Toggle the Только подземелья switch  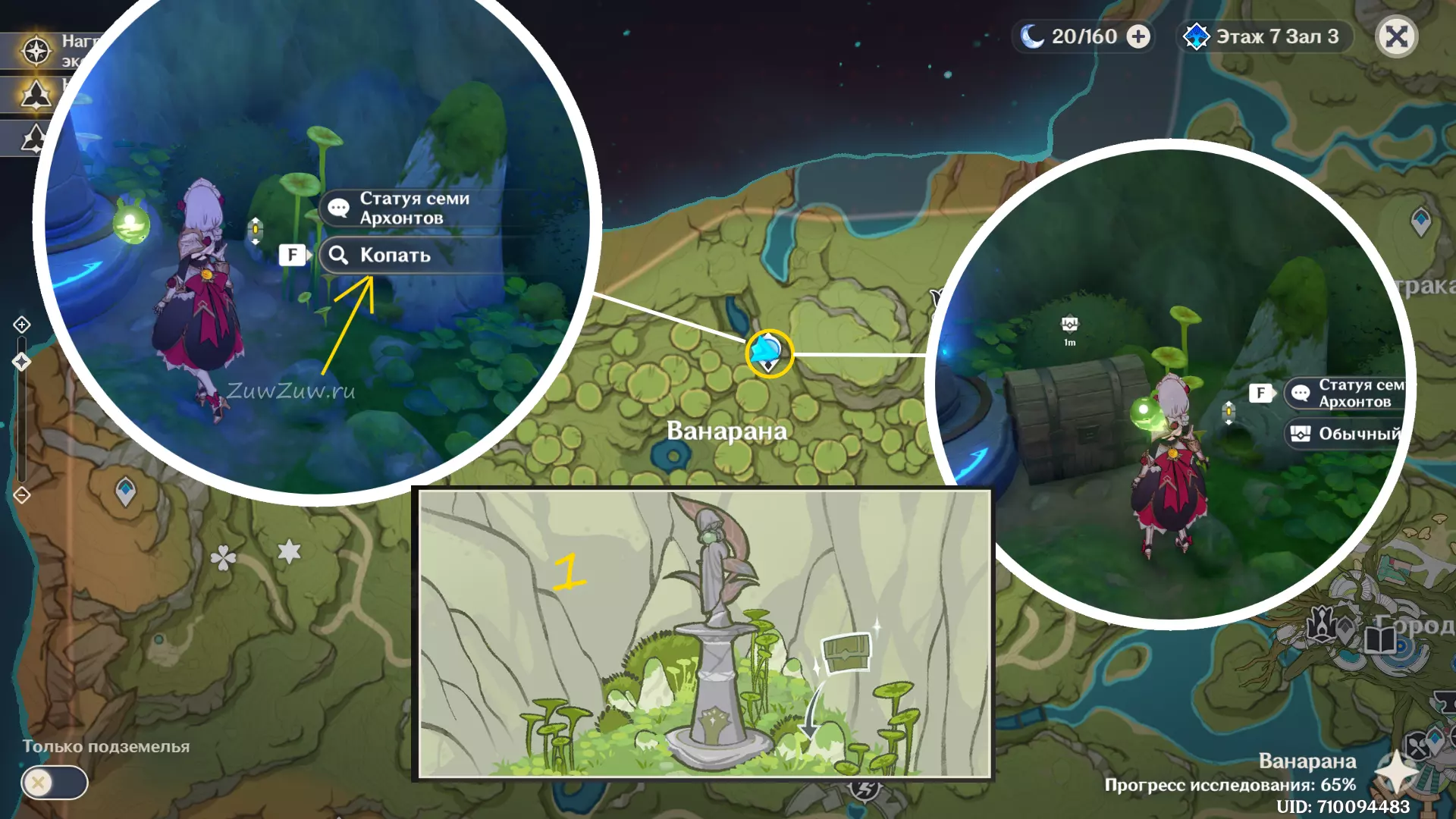[54, 782]
